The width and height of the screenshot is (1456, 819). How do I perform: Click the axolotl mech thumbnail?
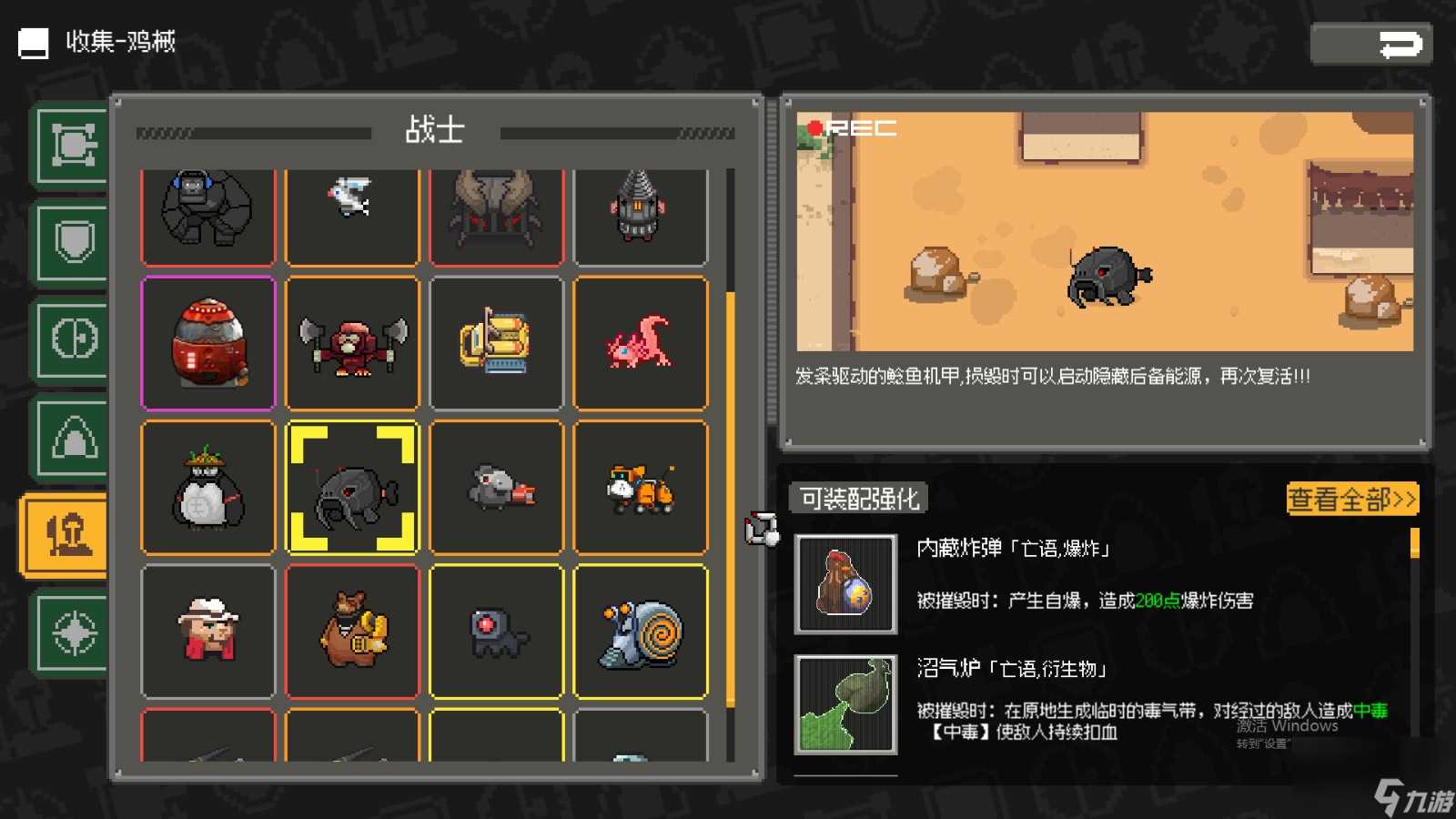point(641,344)
